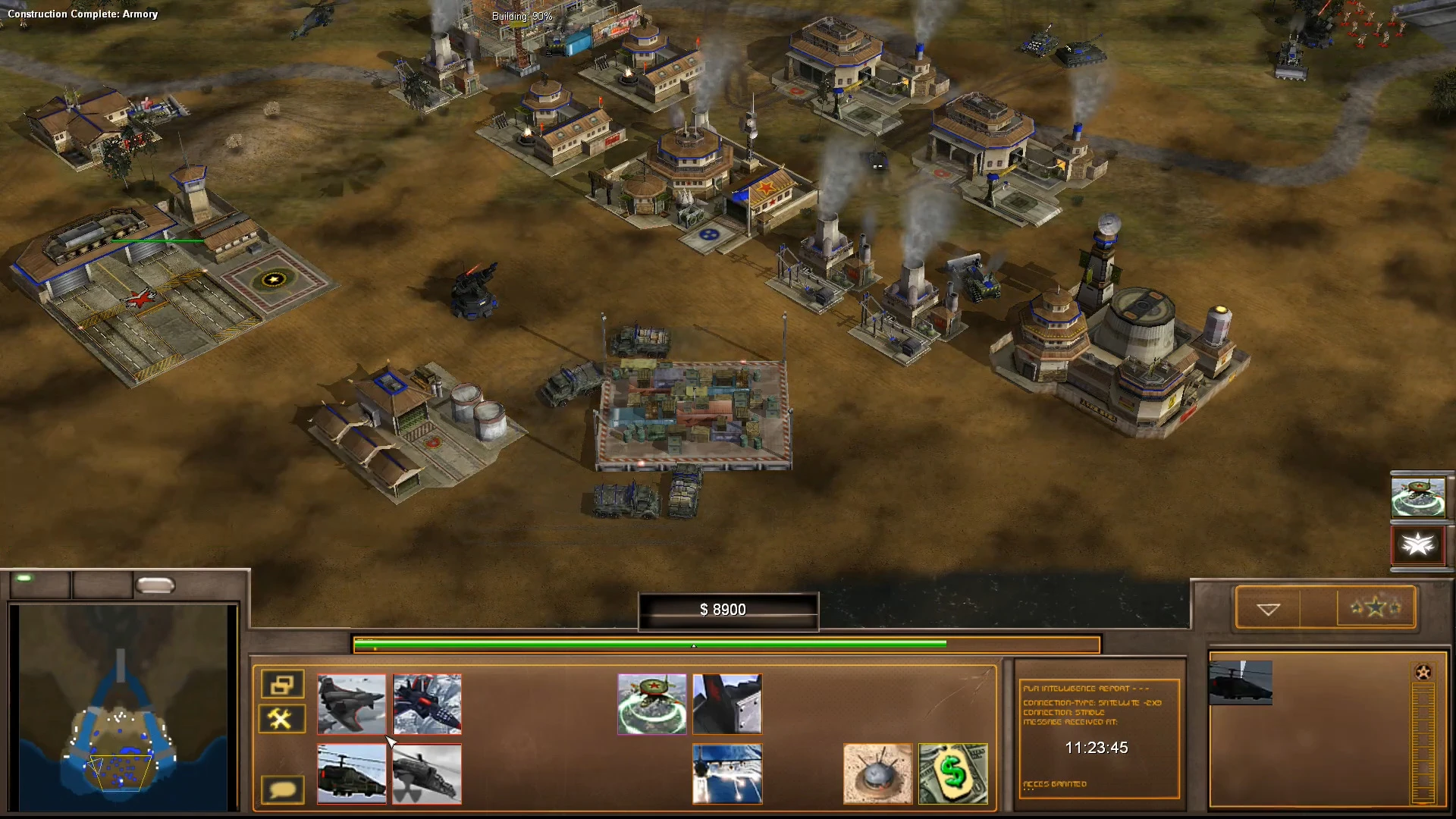Click the EMP mine drop ability icon
The width and height of the screenshot is (1456, 819).
tap(877, 774)
